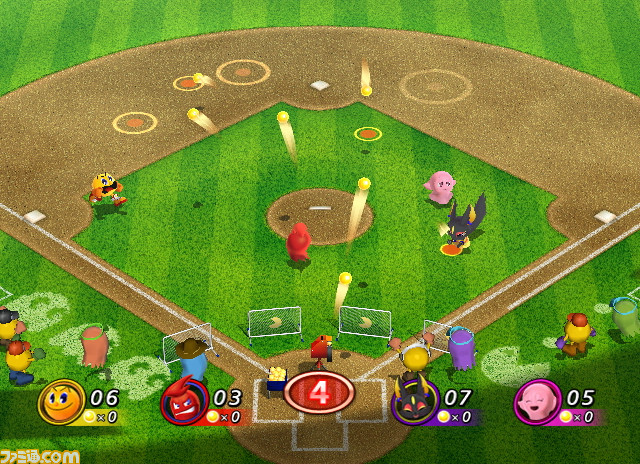This screenshot has height=464, width=640.
Task: Select the pink round player portrait
Action: [535, 403]
